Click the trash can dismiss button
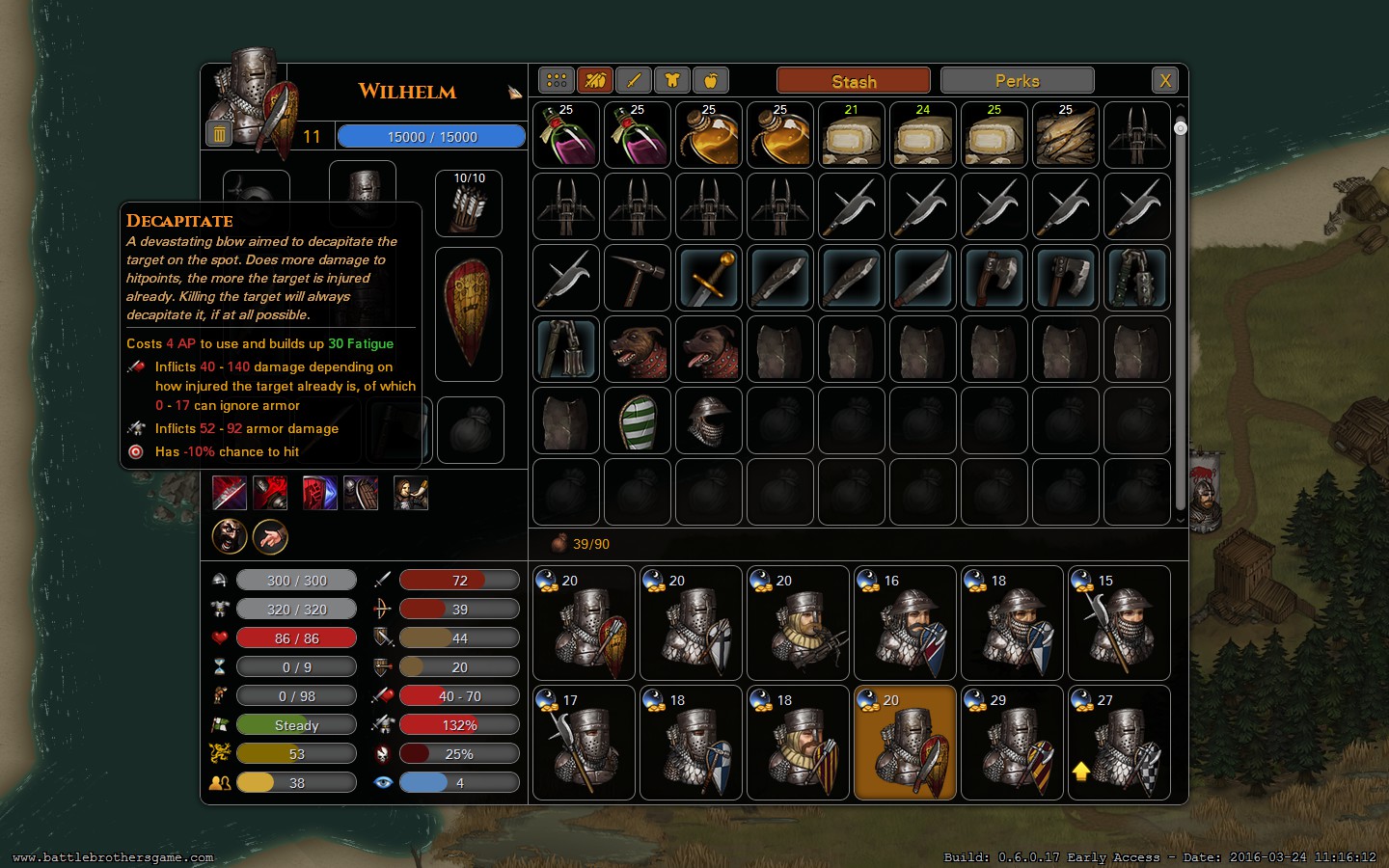The image size is (1389, 868). pos(219,135)
